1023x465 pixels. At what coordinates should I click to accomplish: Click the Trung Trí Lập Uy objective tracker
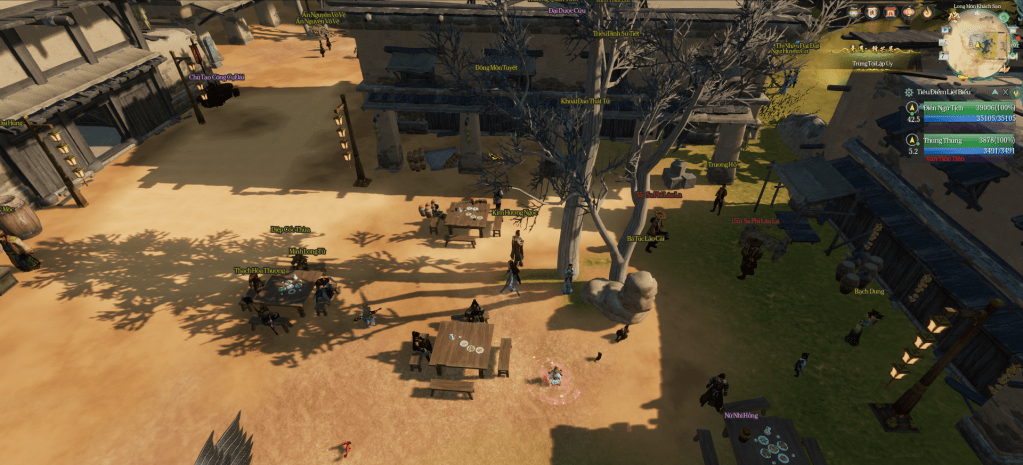(873, 63)
